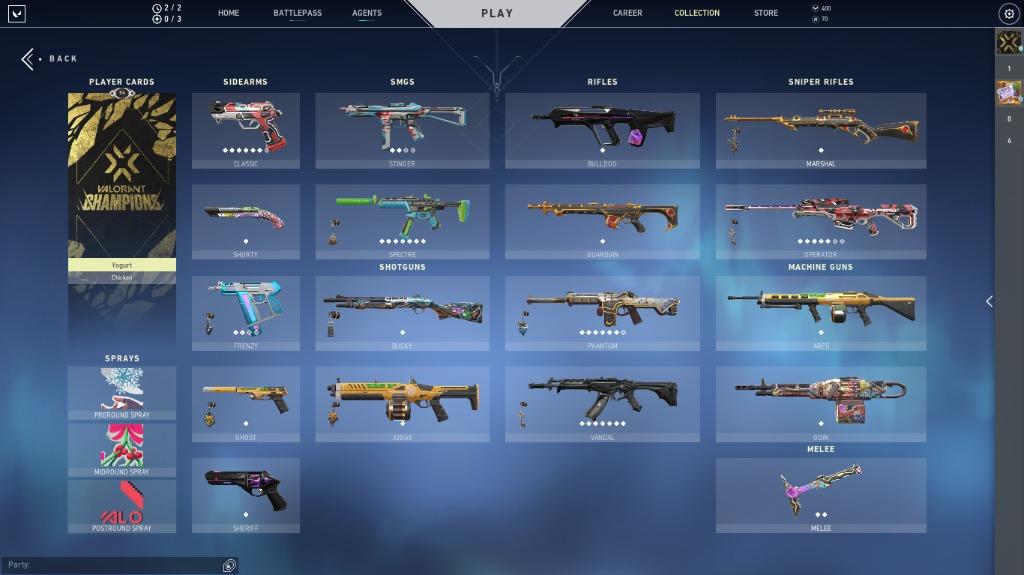This screenshot has width=1024, height=575.
Task: Open the Store tab
Action: 766,13
